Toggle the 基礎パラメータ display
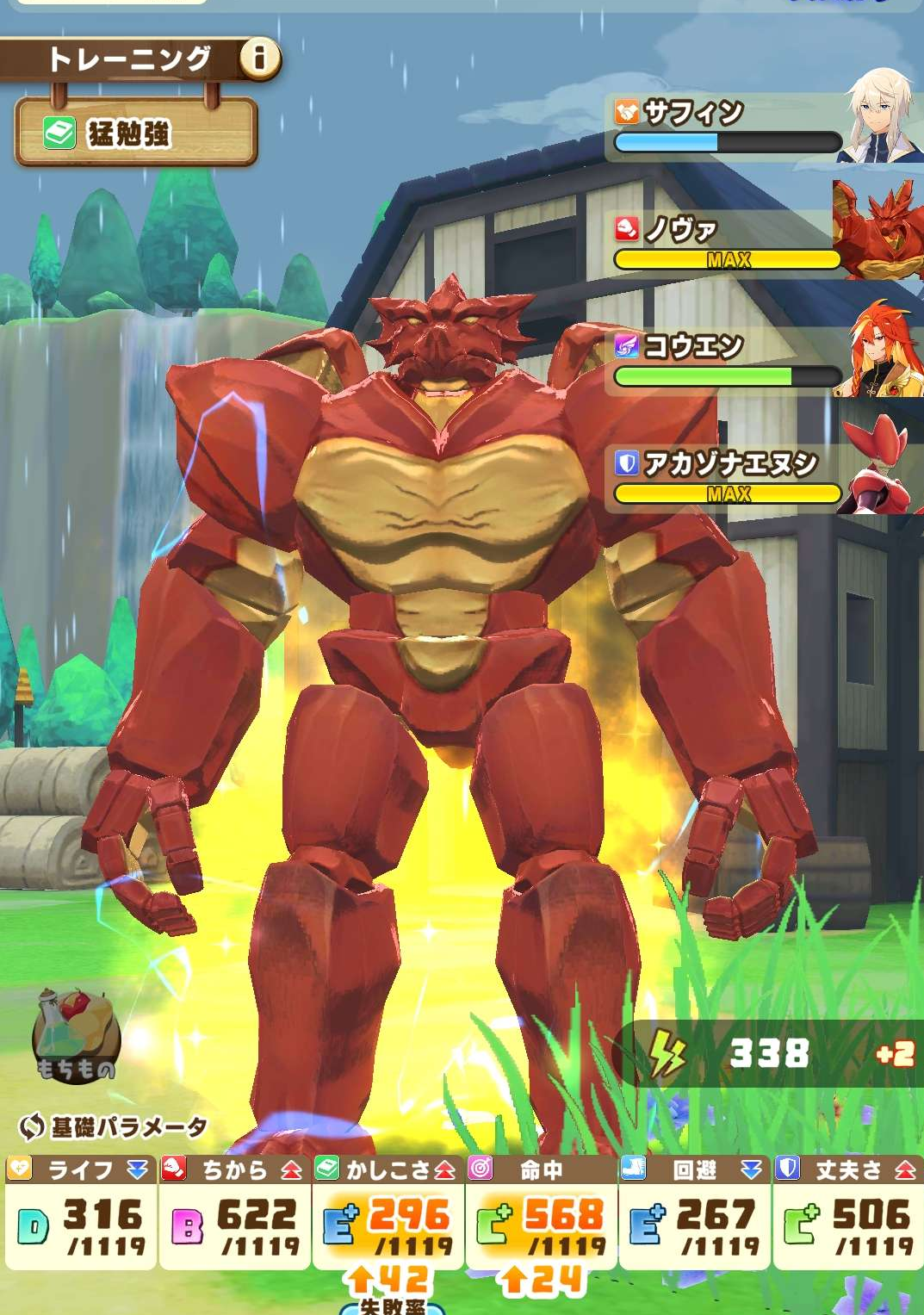 click(x=114, y=1126)
